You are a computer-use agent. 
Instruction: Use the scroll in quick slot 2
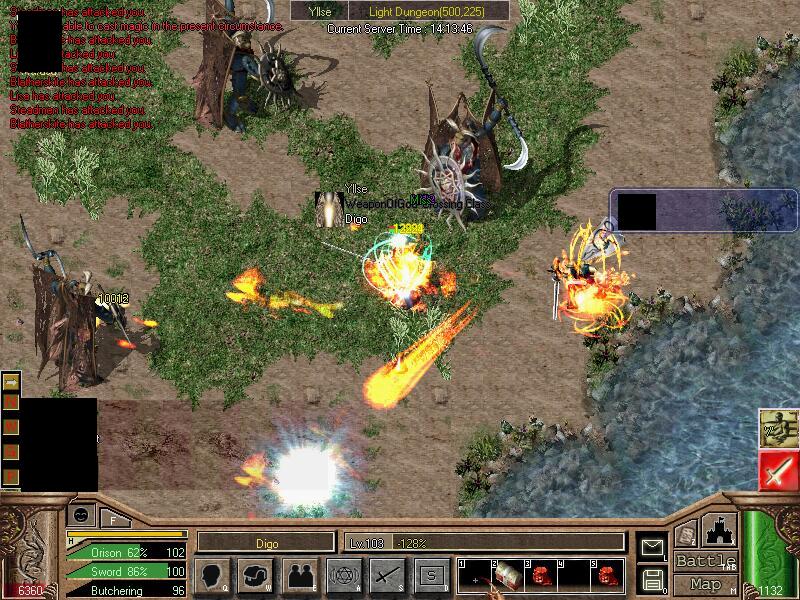(507, 576)
